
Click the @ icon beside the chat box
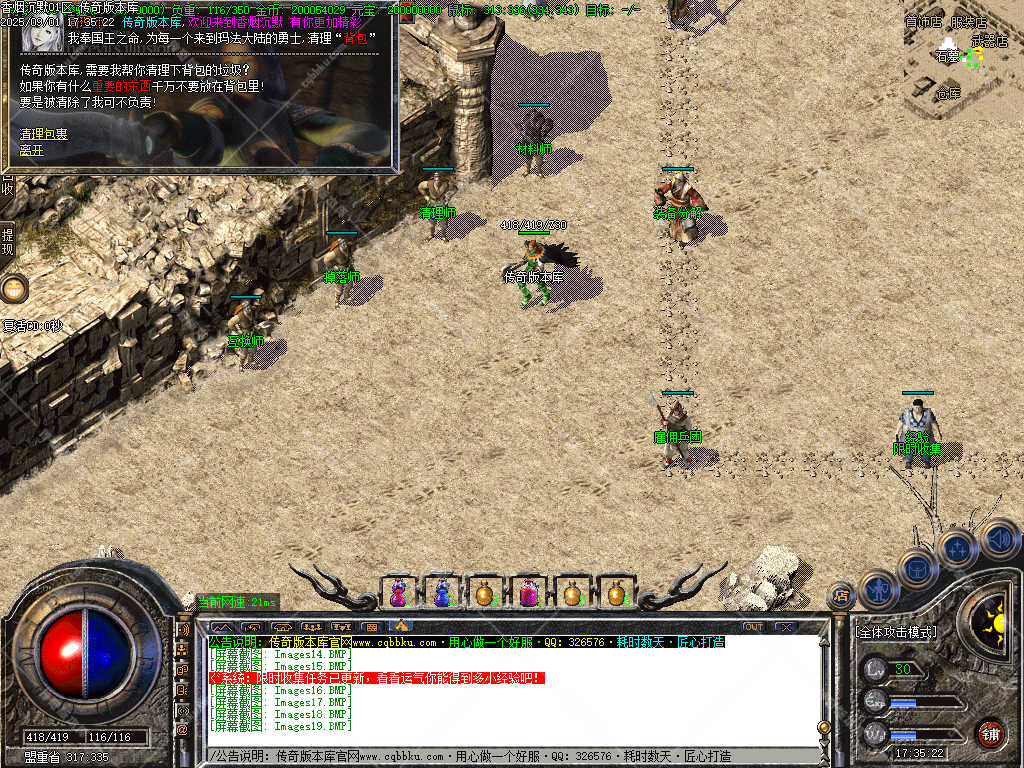pyautogui.click(x=183, y=730)
